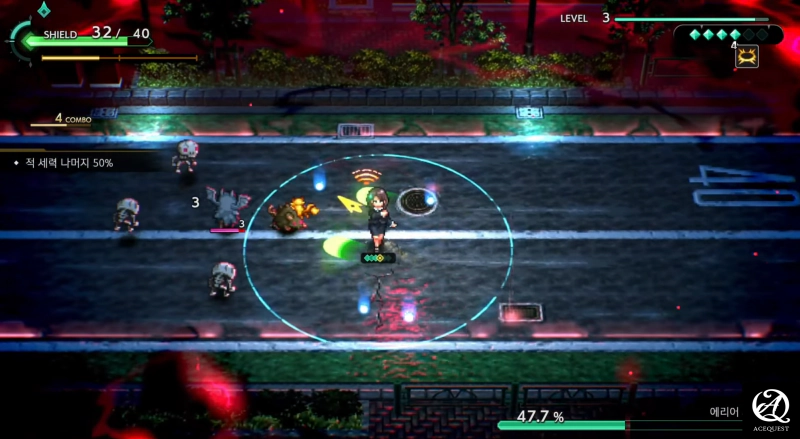Select the enemy forces remaining objective tracker
800x439 pixels.
click(x=70, y=162)
